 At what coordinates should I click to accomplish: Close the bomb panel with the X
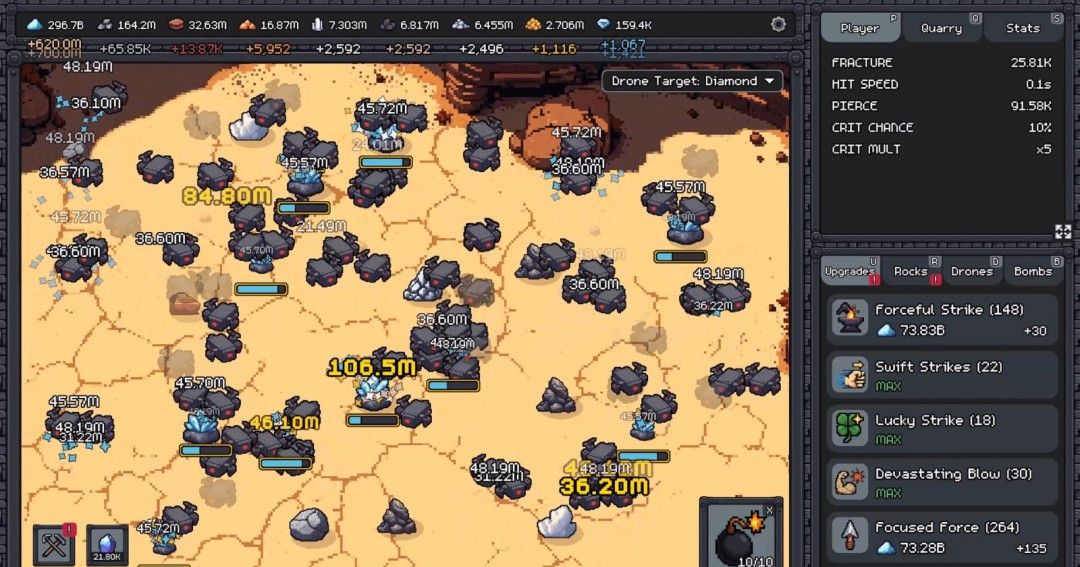point(769,511)
